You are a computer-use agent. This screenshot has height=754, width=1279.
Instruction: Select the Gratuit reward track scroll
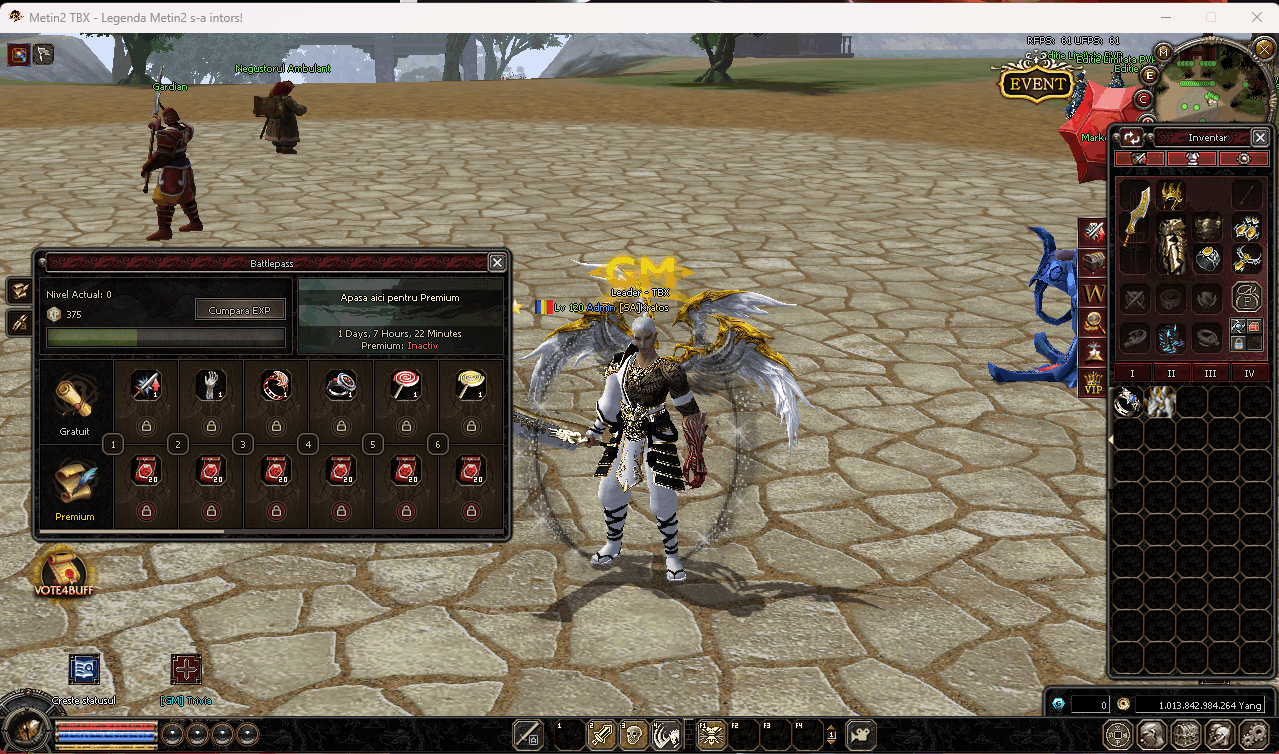[x=74, y=400]
